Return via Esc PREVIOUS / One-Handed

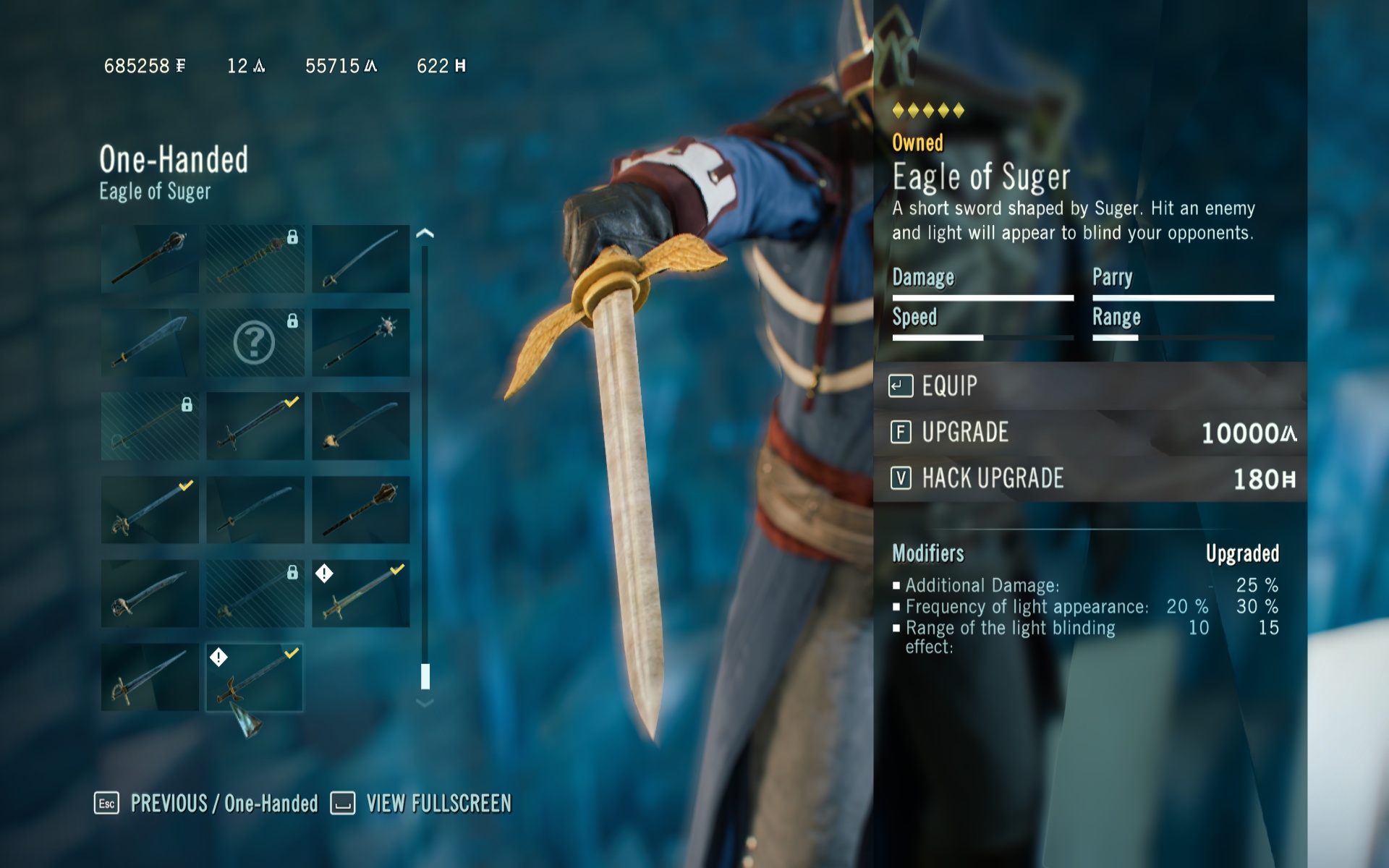pyautogui.click(x=210, y=803)
